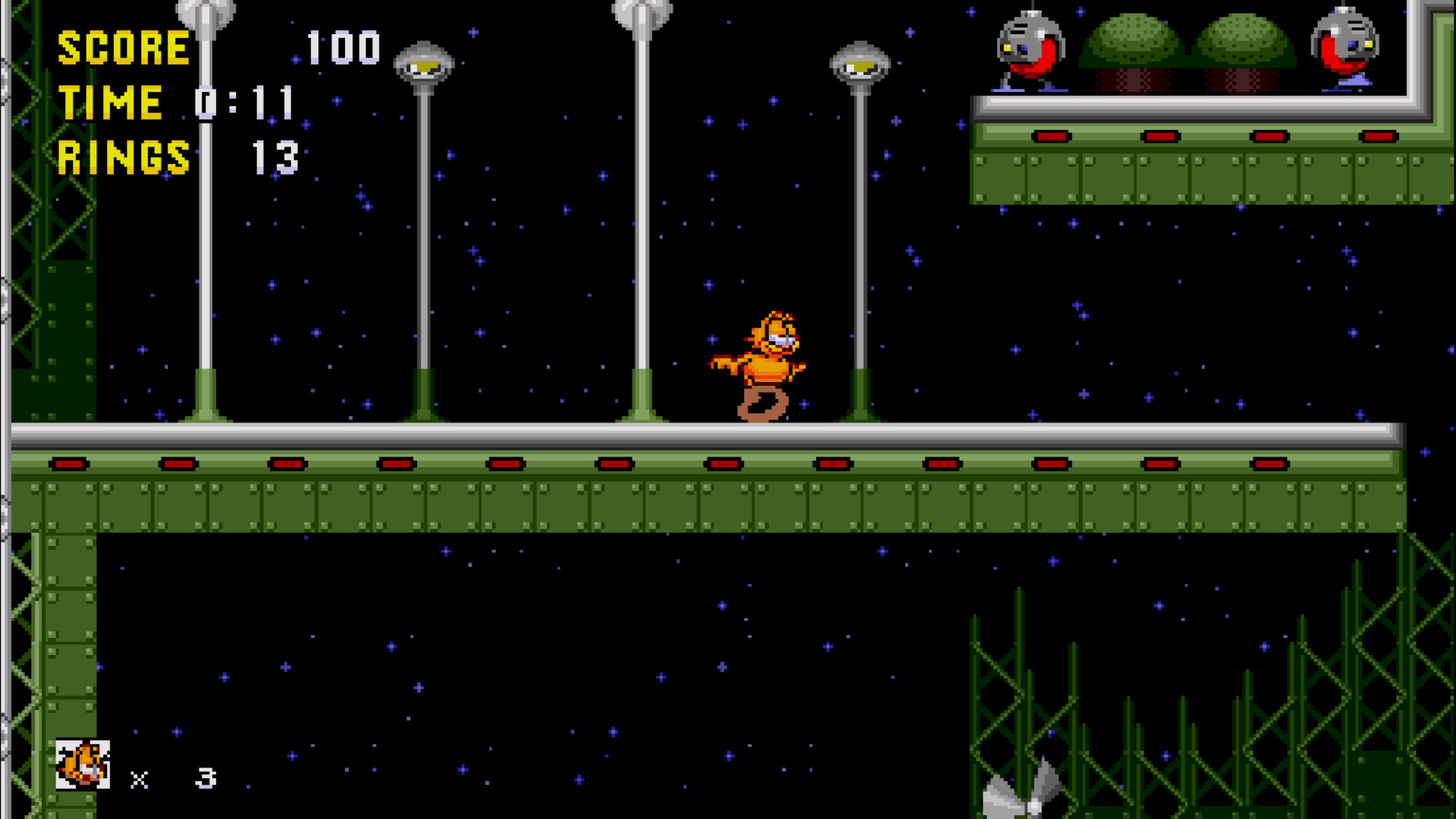The height and width of the screenshot is (819, 1456).
Task: Select the SCORE label text
Action: point(121,48)
